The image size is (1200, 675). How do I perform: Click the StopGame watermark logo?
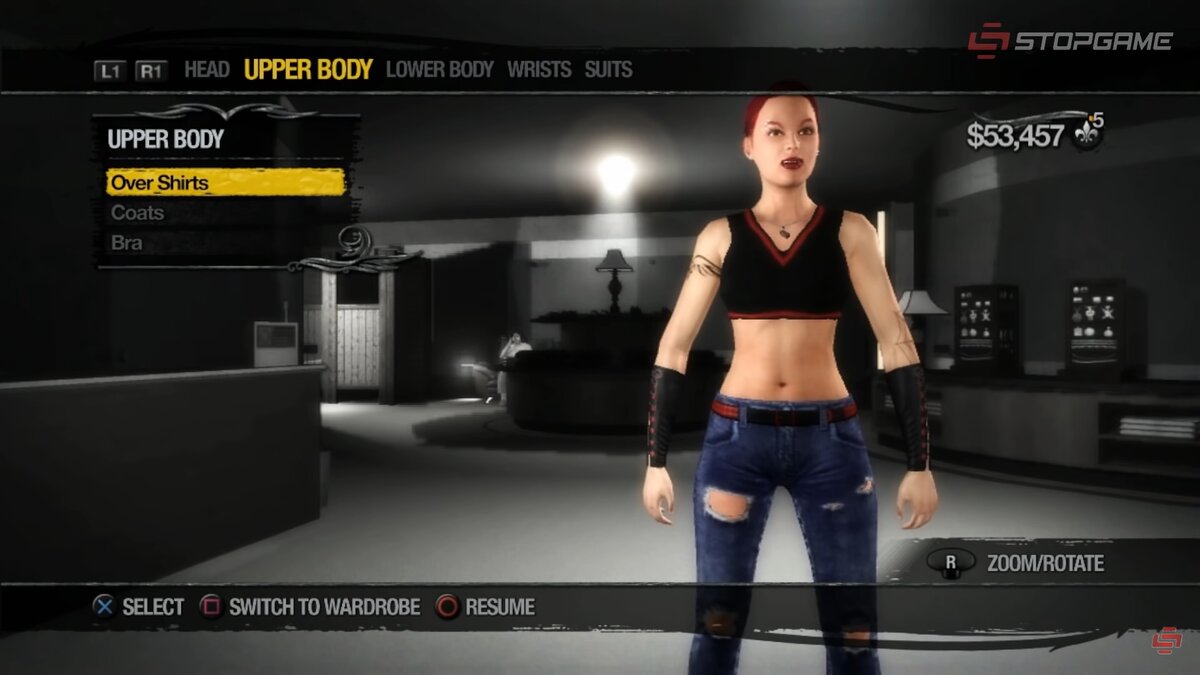tap(1069, 41)
